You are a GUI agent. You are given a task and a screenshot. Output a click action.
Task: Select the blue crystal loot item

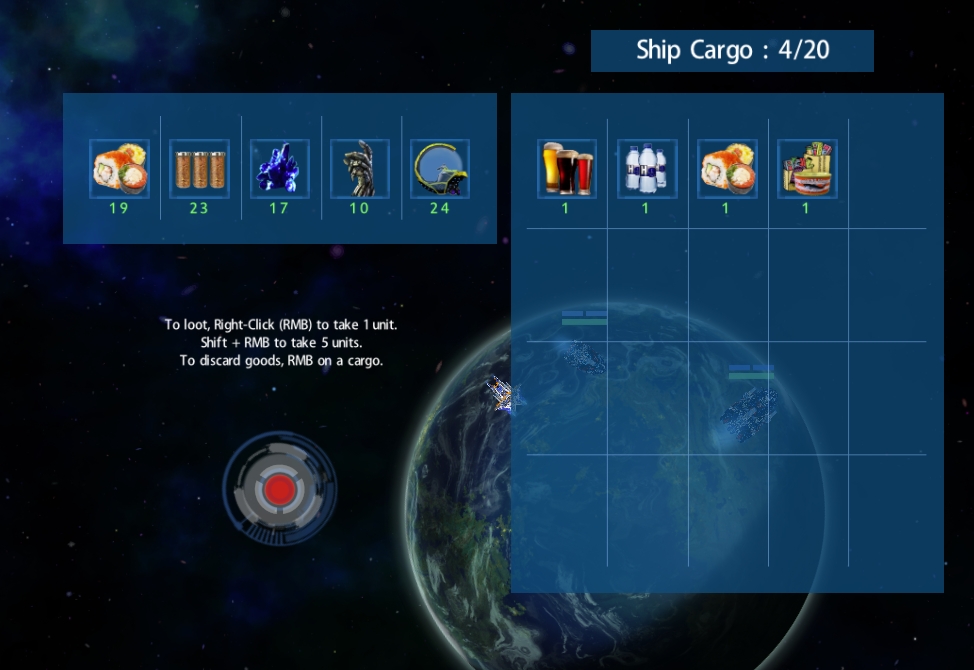(279, 169)
